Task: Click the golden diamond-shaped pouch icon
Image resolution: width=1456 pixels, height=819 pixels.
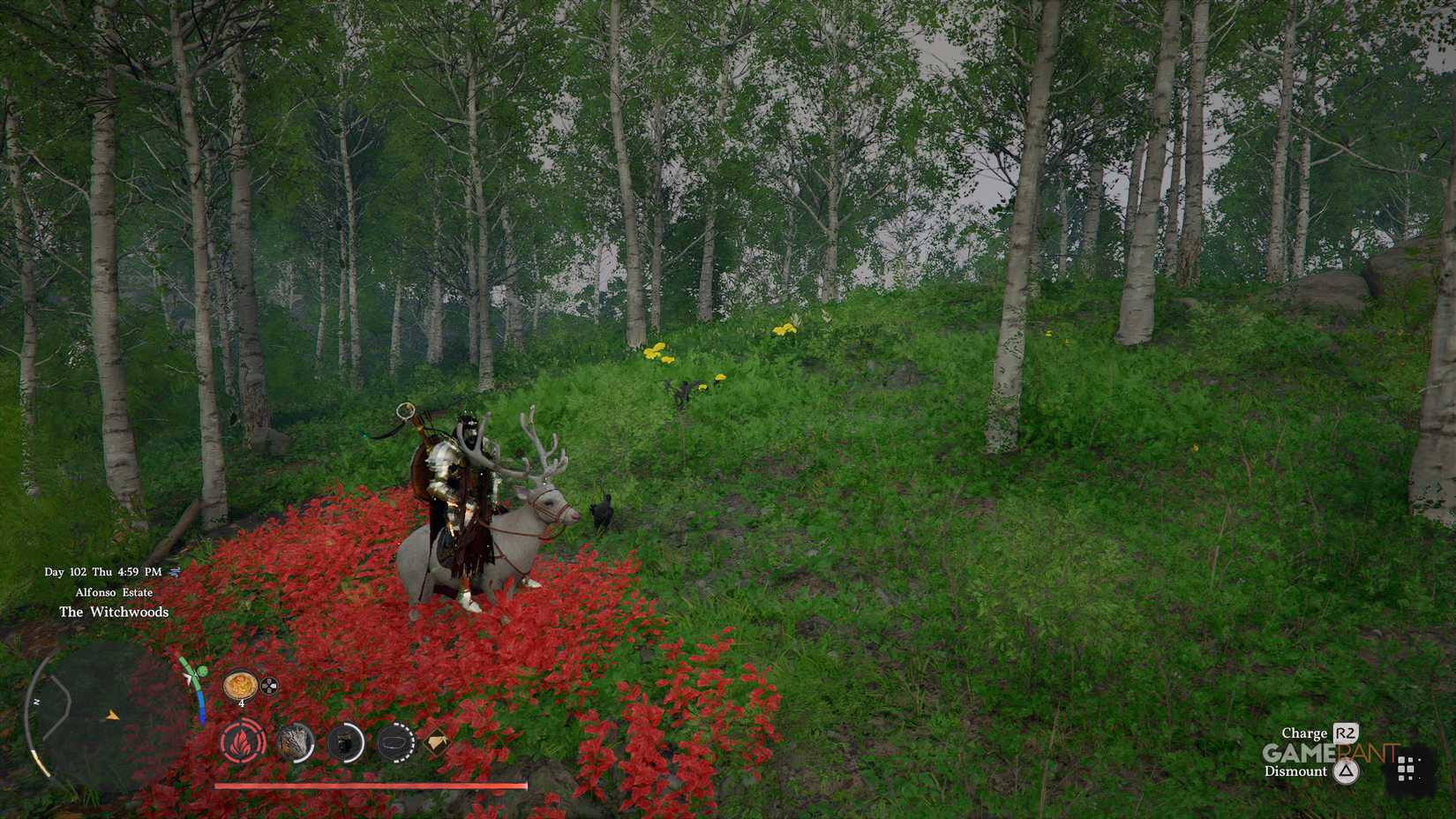Action: (x=437, y=742)
